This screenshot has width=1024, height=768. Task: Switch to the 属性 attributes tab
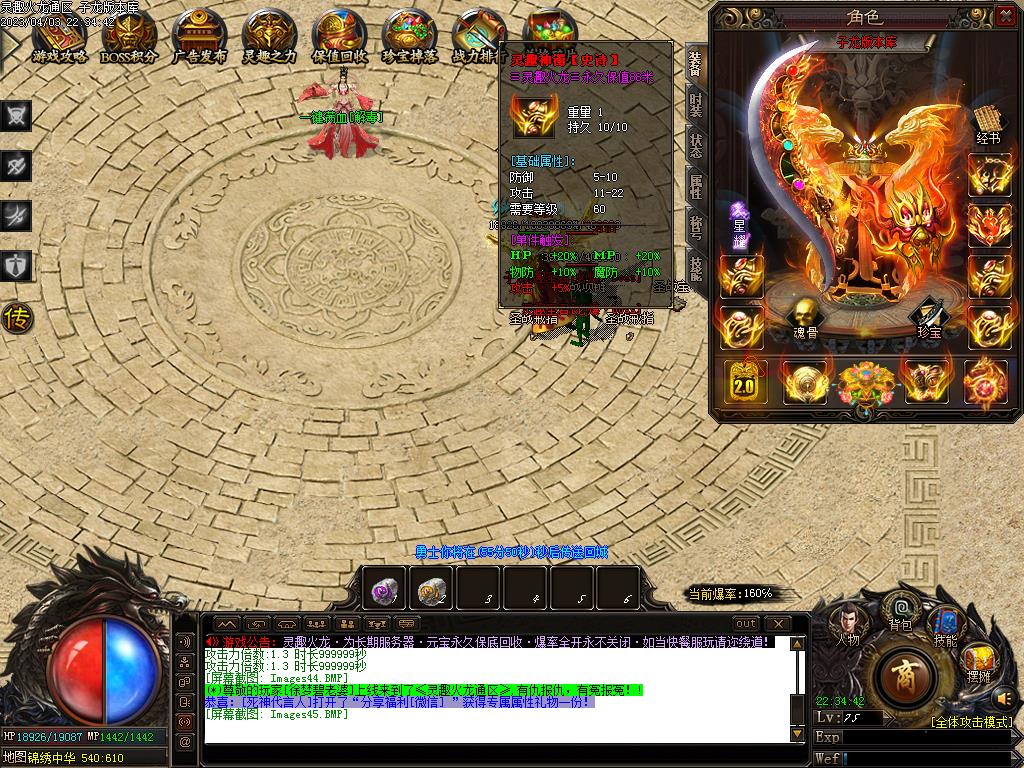(x=696, y=186)
